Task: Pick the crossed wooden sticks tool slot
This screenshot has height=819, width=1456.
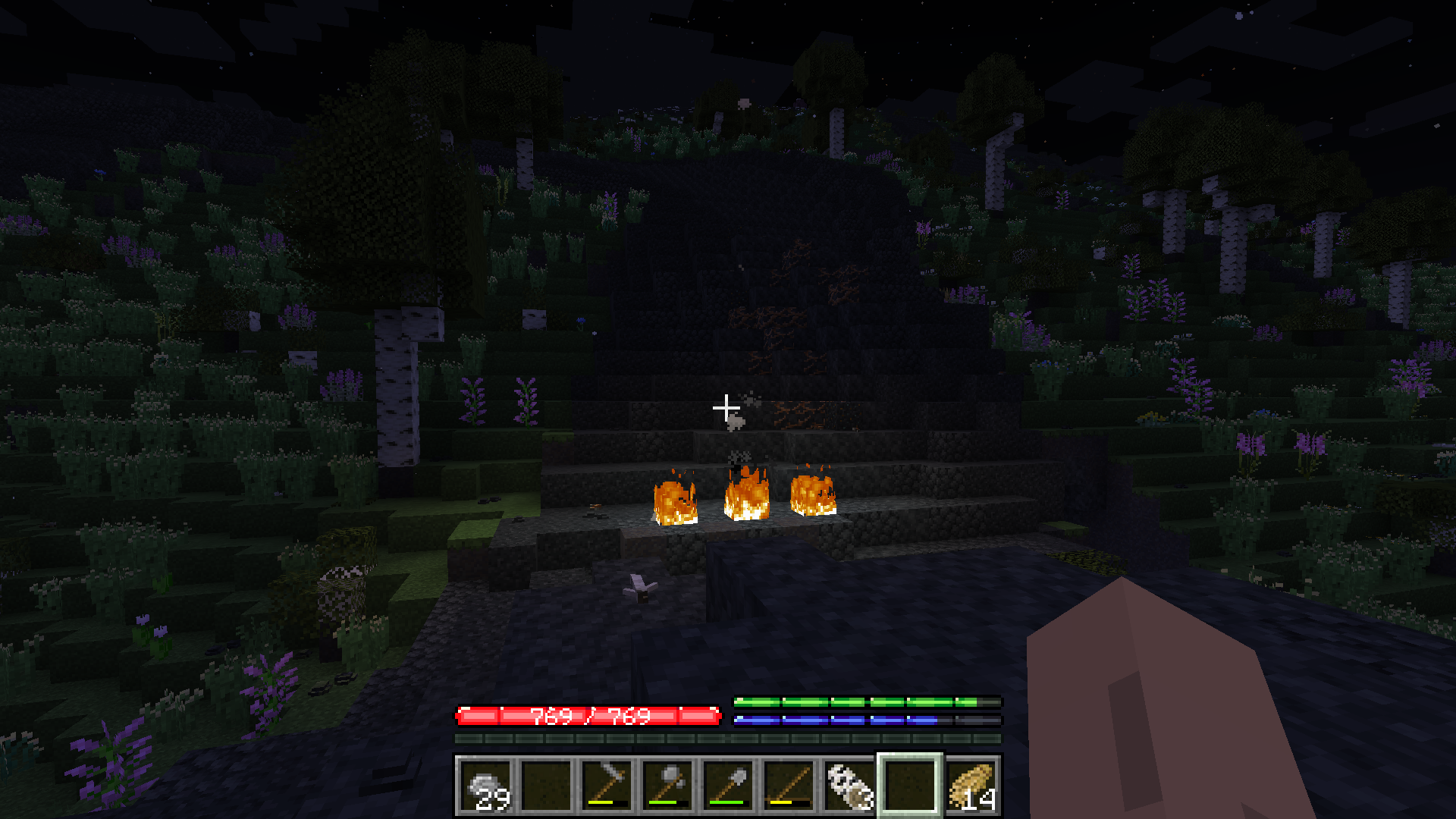Action: [x=789, y=786]
